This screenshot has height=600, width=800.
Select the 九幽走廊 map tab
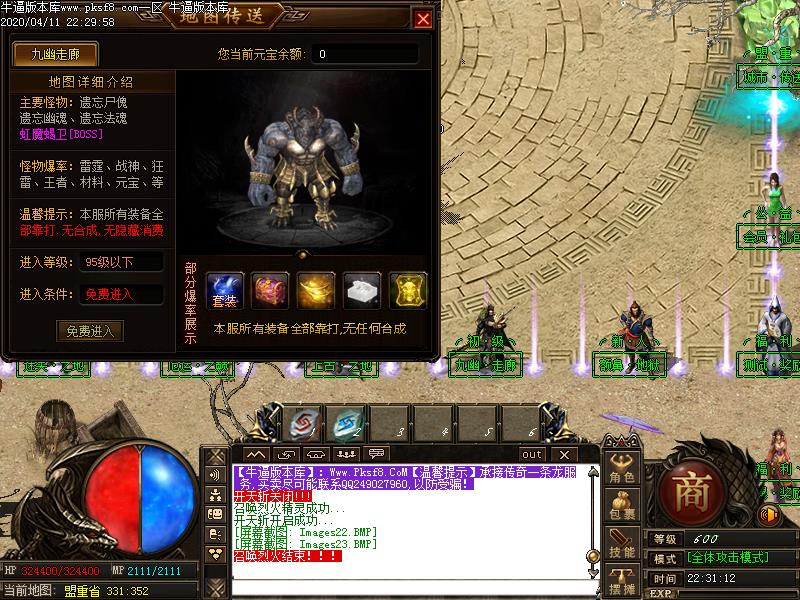point(54,53)
